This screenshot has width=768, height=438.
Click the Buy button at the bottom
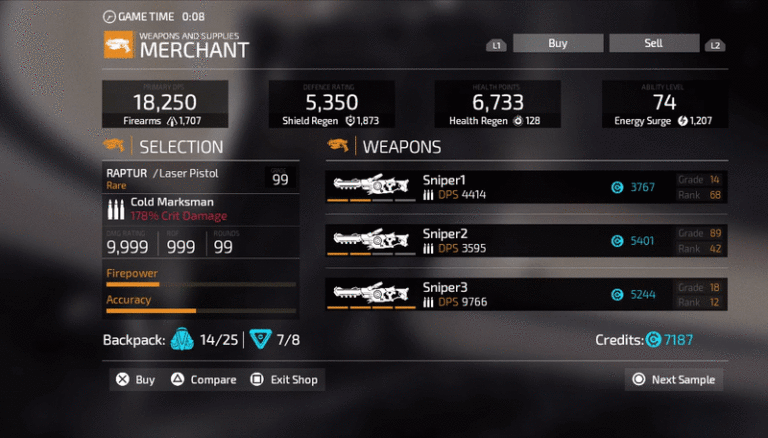pyautogui.click(x=135, y=380)
